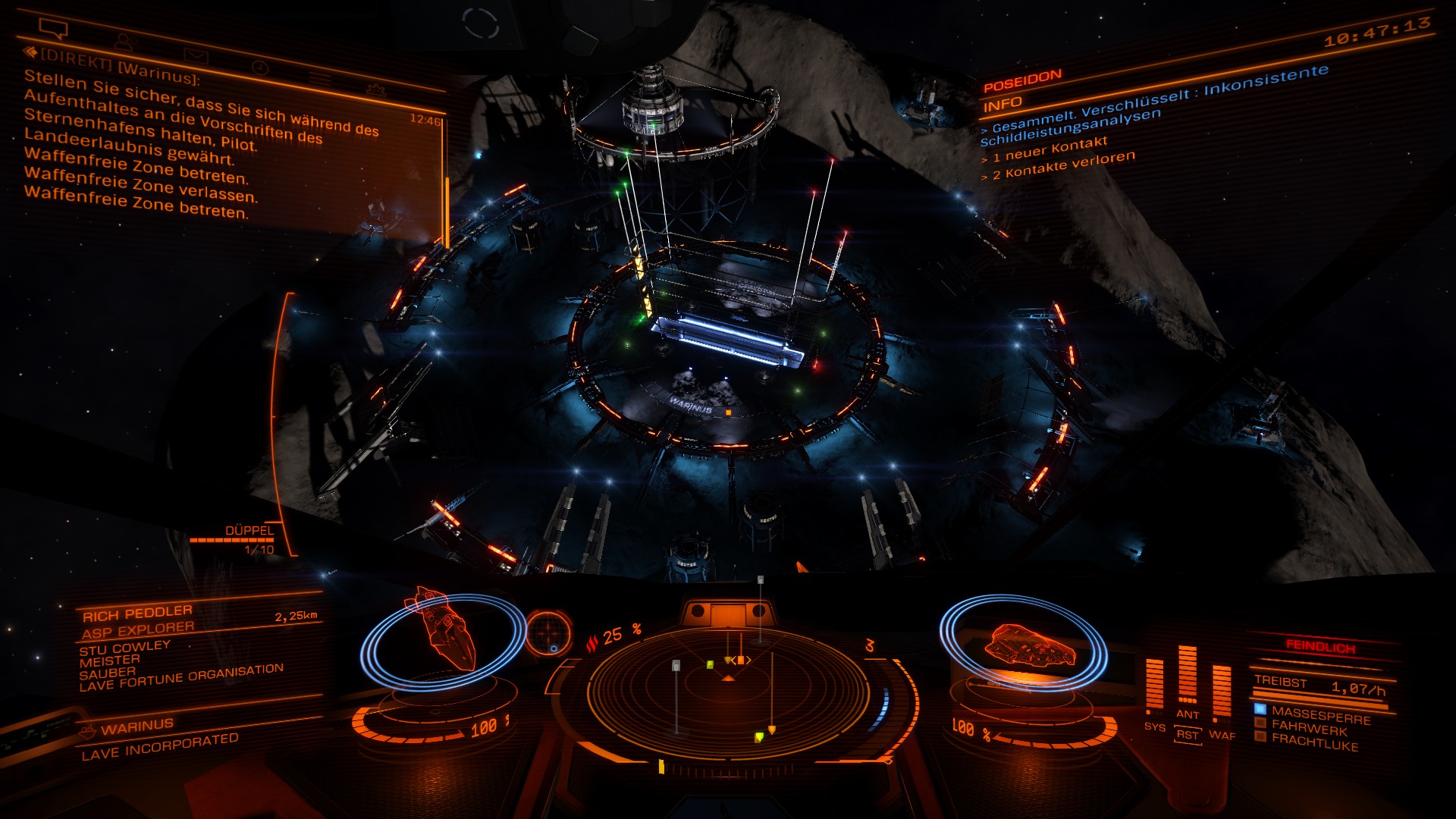This screenshot has height=819, width=1456.
Task: Toggle the Fahrwerk landing gear indicator
Action: coord(1308,729)
